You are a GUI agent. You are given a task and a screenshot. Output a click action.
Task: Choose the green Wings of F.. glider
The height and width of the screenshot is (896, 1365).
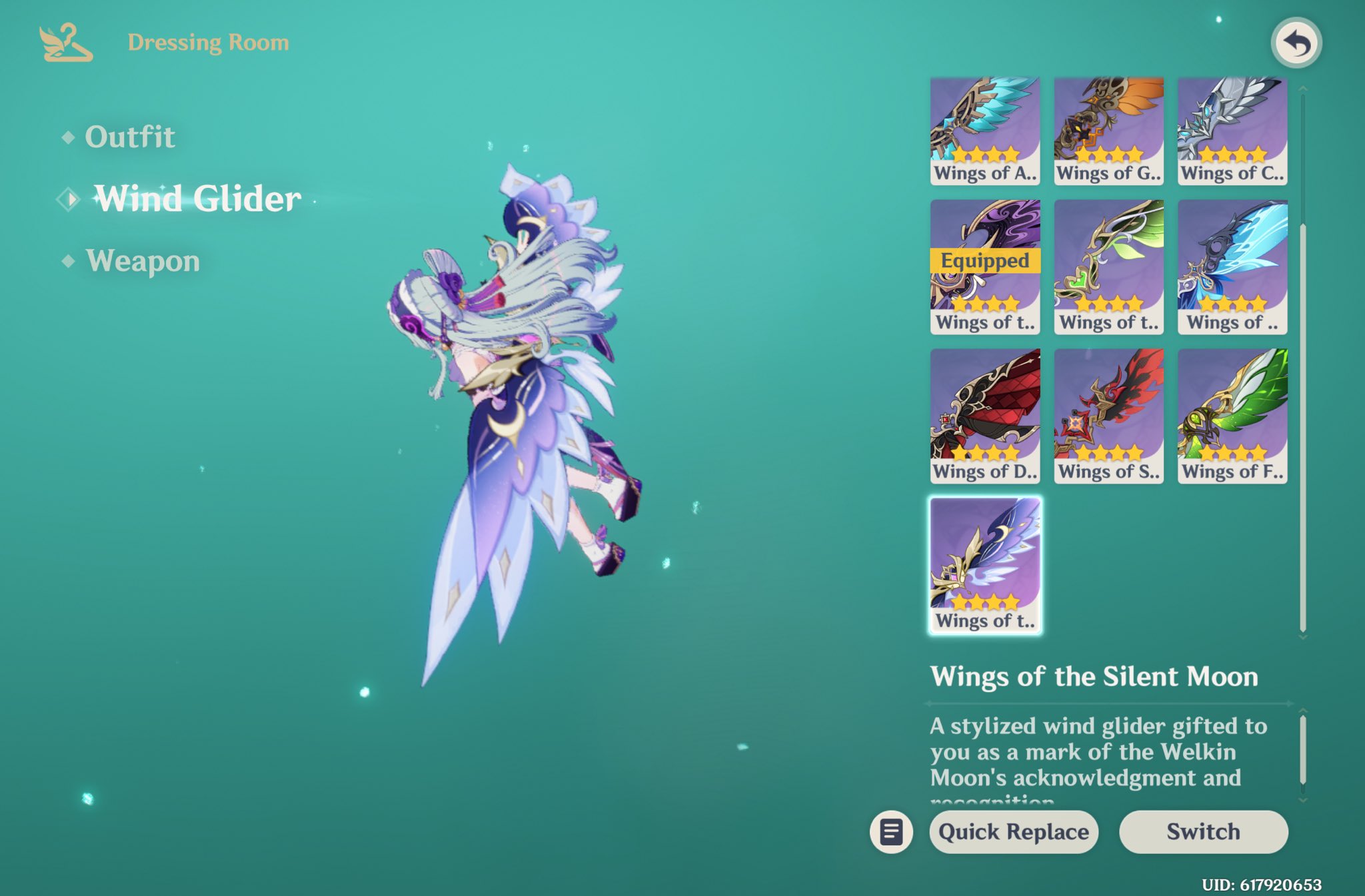(1232, 416)
